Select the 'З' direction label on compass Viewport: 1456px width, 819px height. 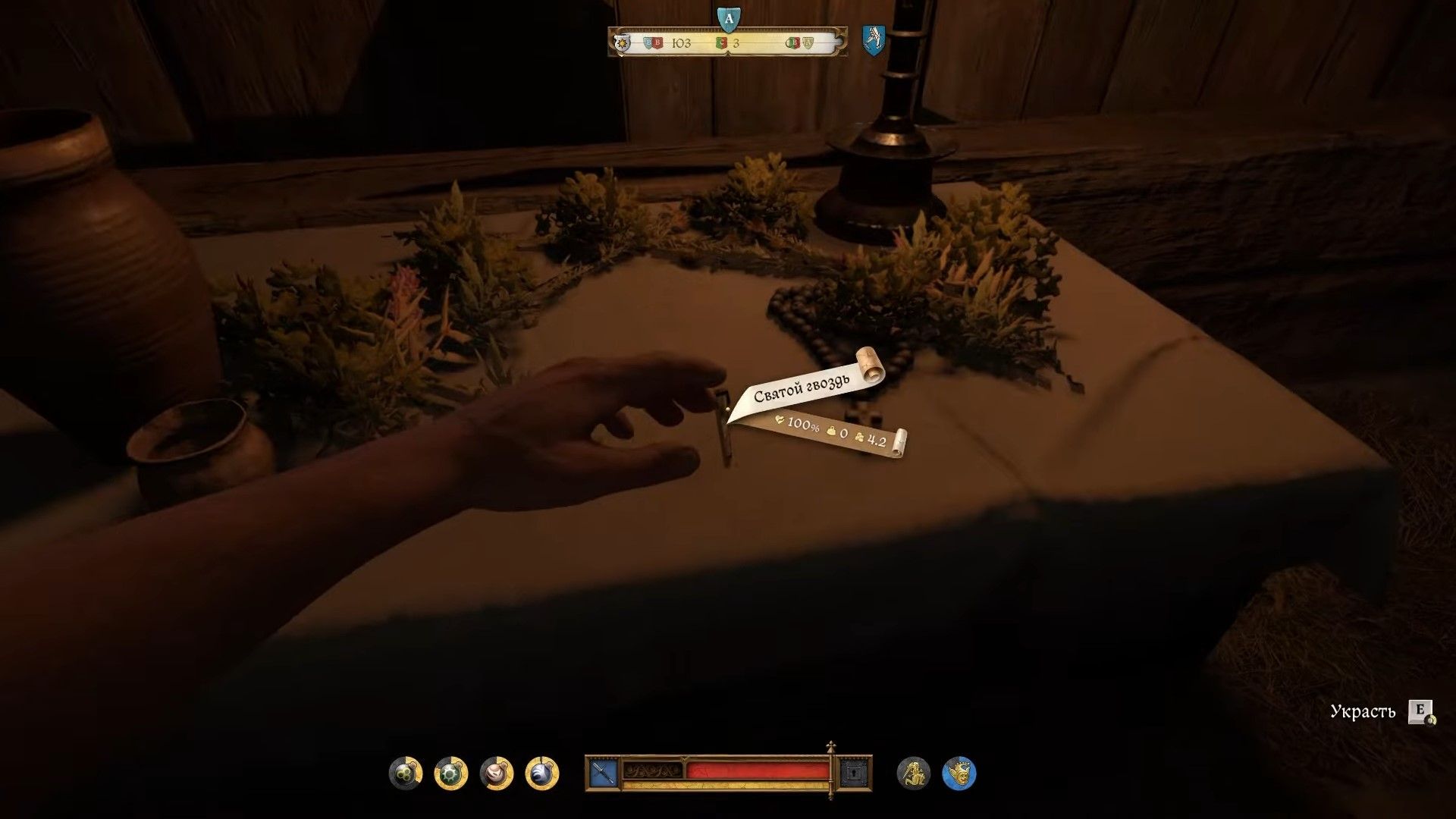pyautogui.click(x=737, y=43)
